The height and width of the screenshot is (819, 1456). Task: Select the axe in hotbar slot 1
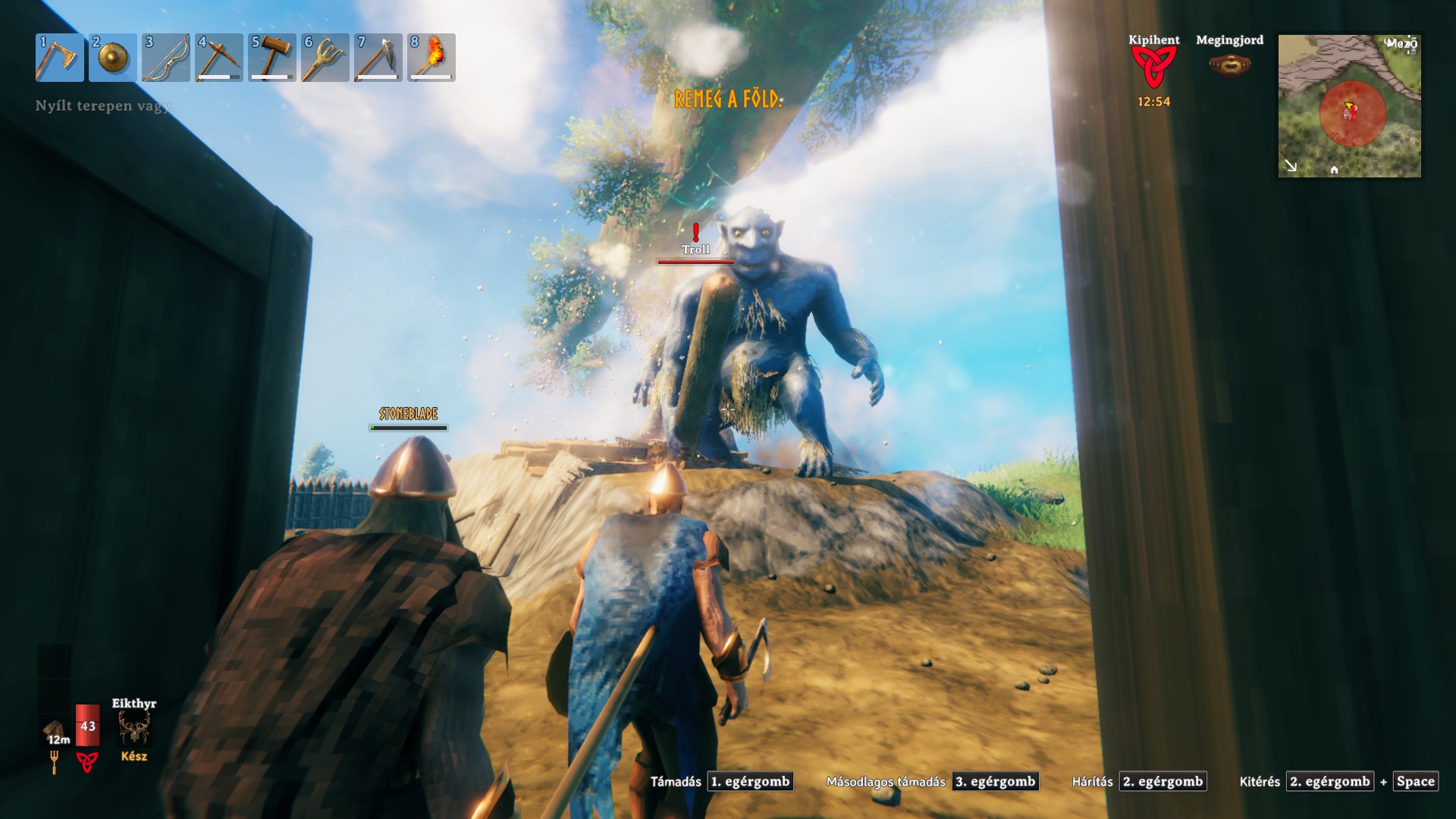click(x=59, y=58)
